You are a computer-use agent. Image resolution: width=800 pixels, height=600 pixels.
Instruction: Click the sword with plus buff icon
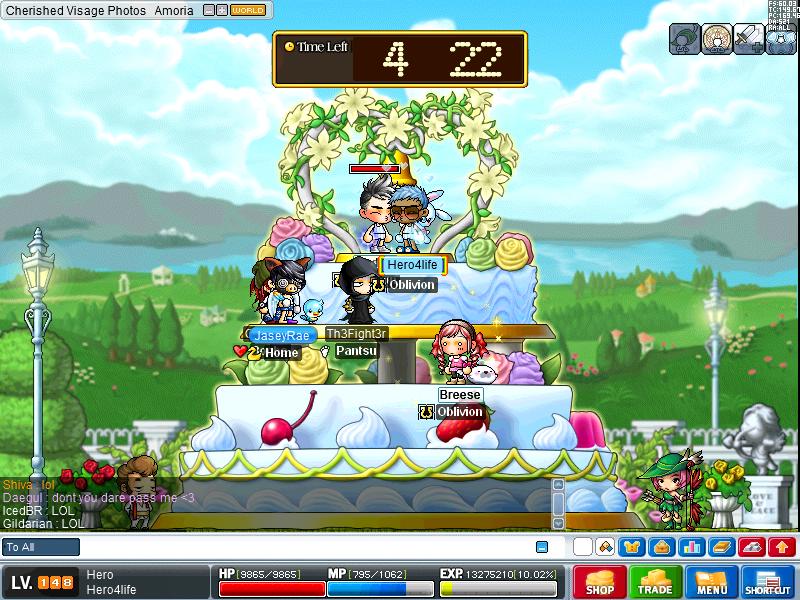pos(749,38)
